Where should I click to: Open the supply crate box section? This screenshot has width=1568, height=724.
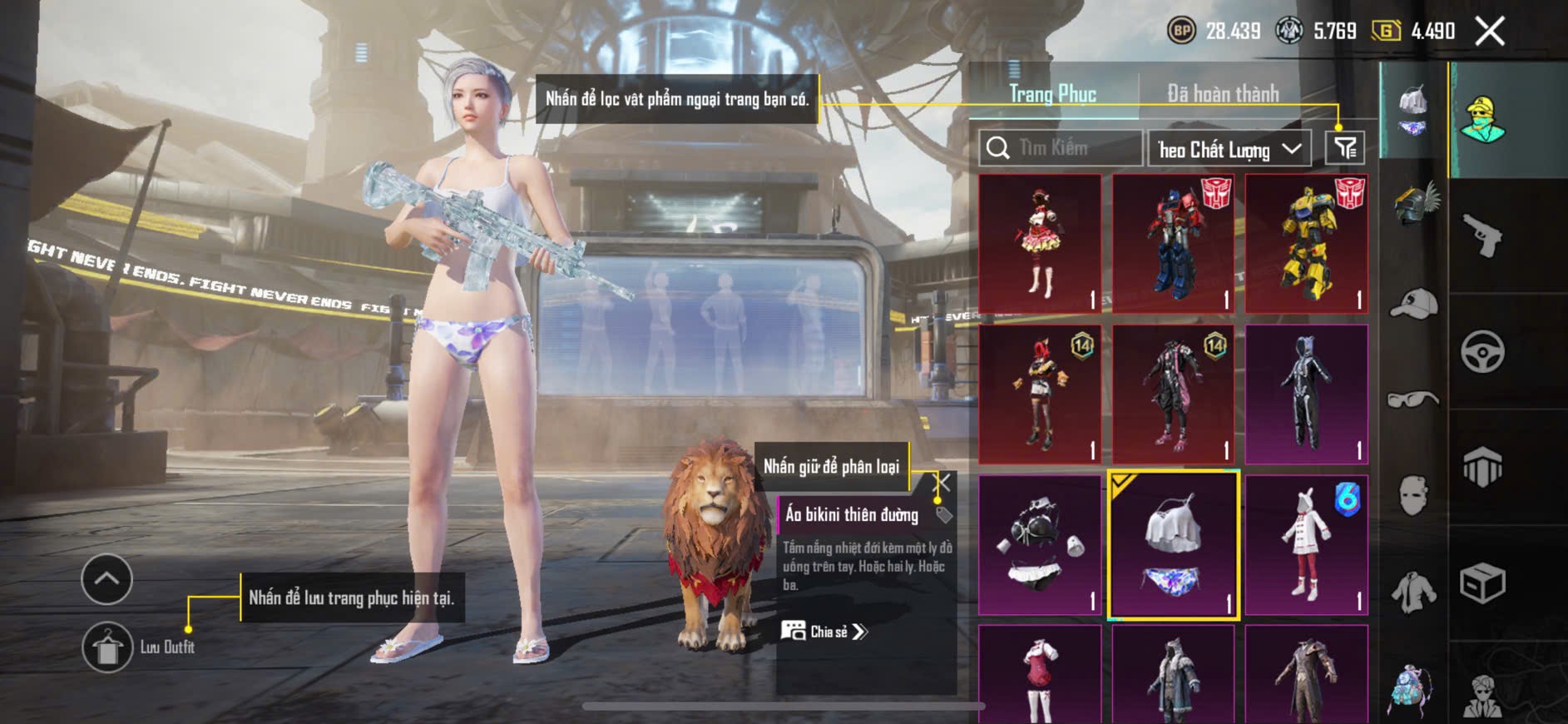pyautogui.click(x=1482, y=583)
